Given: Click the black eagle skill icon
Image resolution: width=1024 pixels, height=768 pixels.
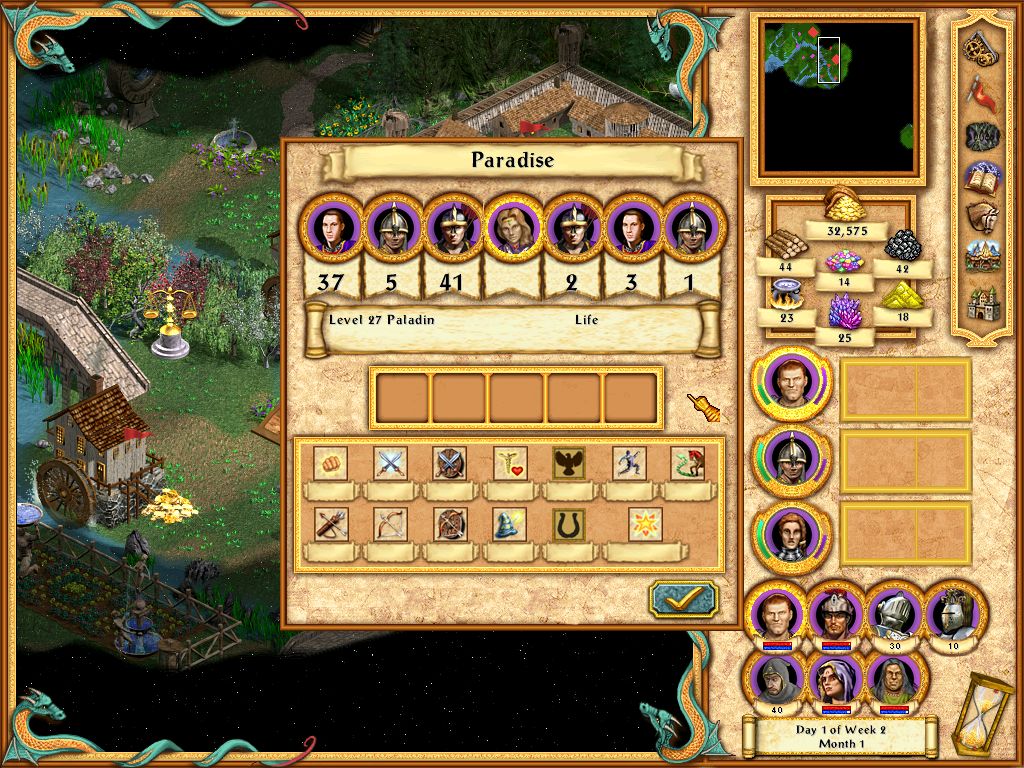Looking at the screenshot, I should click(x=569, y=463).
